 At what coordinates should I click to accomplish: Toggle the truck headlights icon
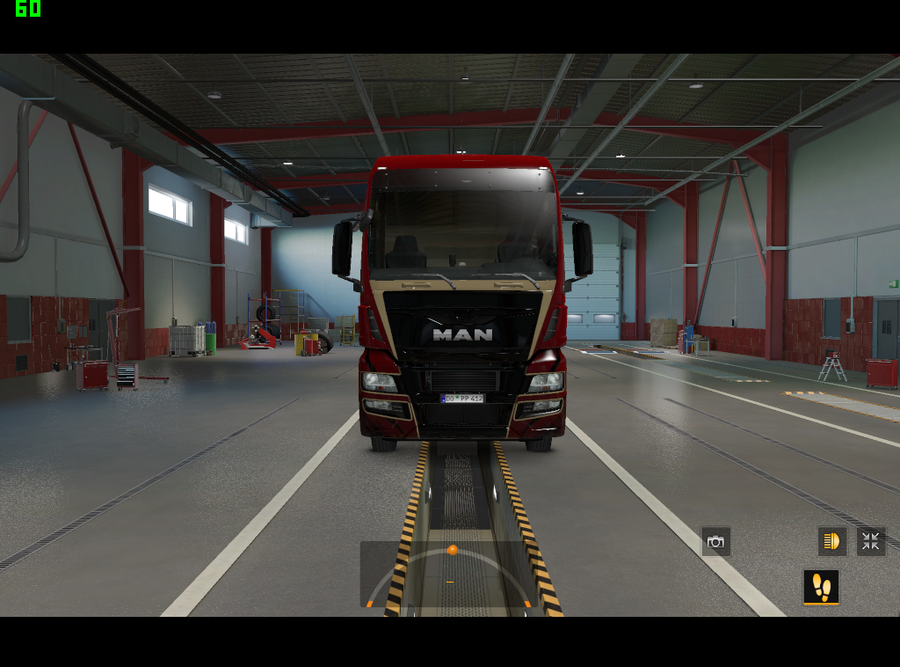coord(831,542)
